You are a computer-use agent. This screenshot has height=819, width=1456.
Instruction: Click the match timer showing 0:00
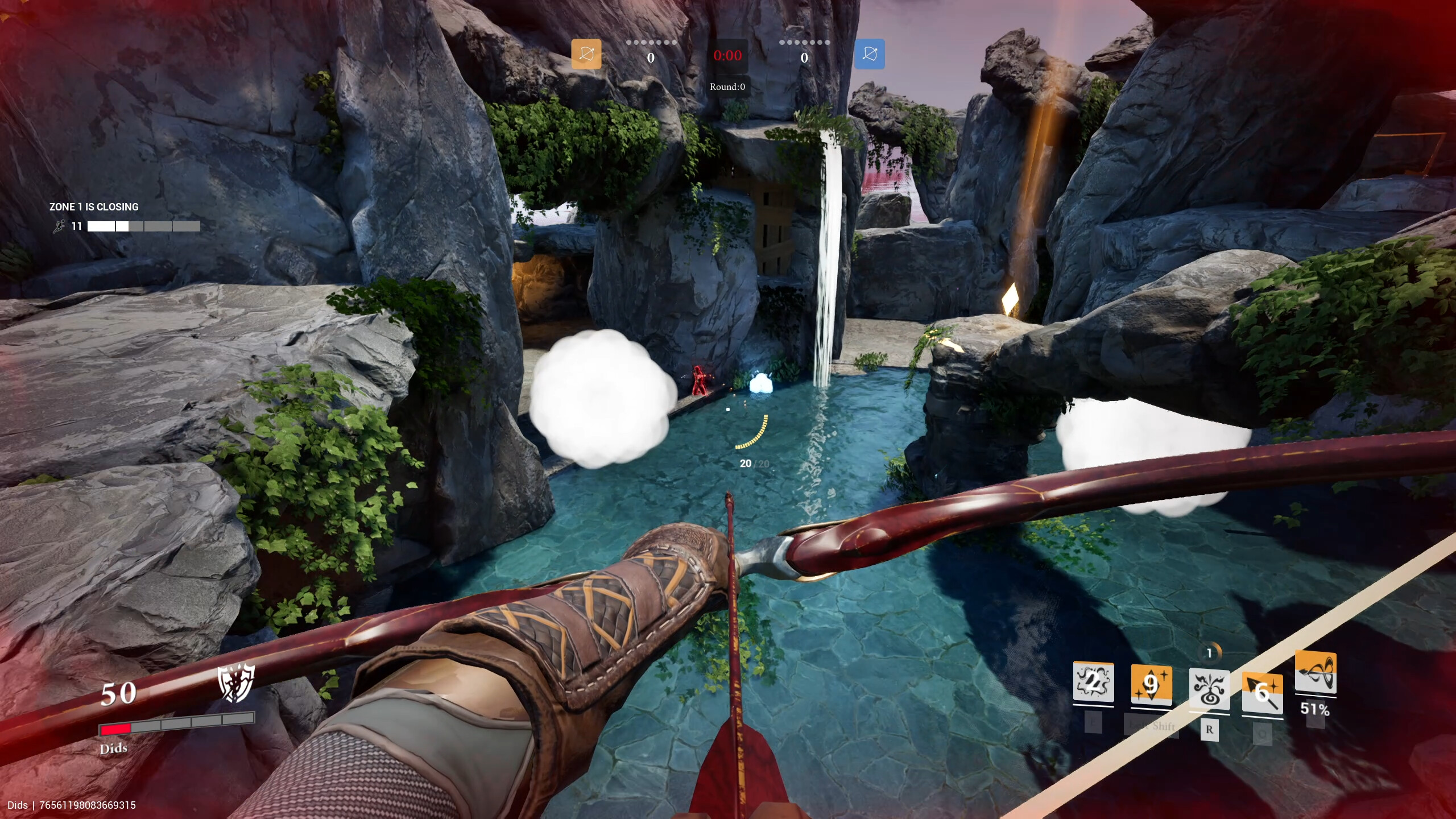pos(728,55)
